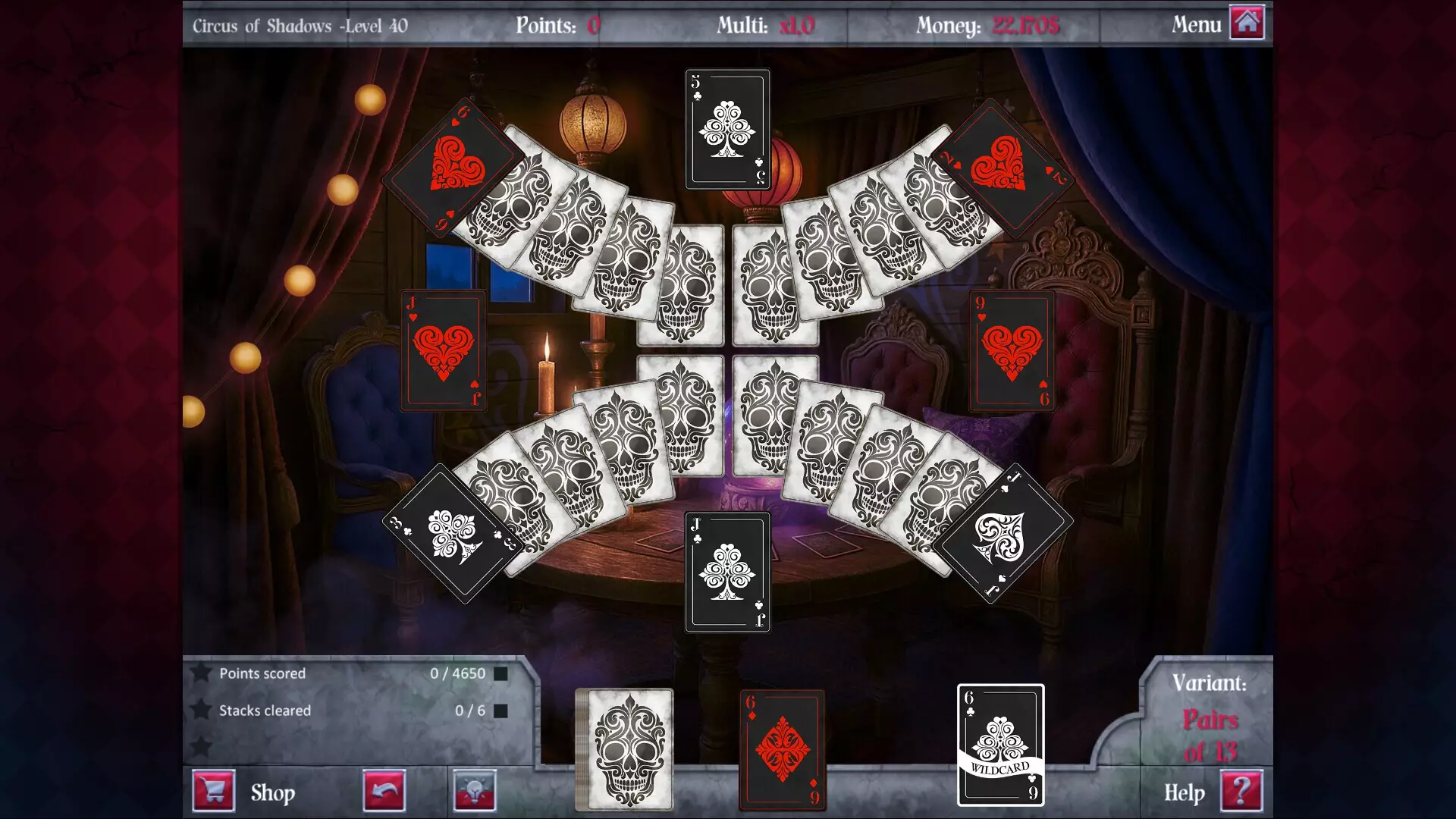The height and width of the screenshot is (819, 1456).
Task: Open the home Menu icon
Action: (x=1246, y=24)
